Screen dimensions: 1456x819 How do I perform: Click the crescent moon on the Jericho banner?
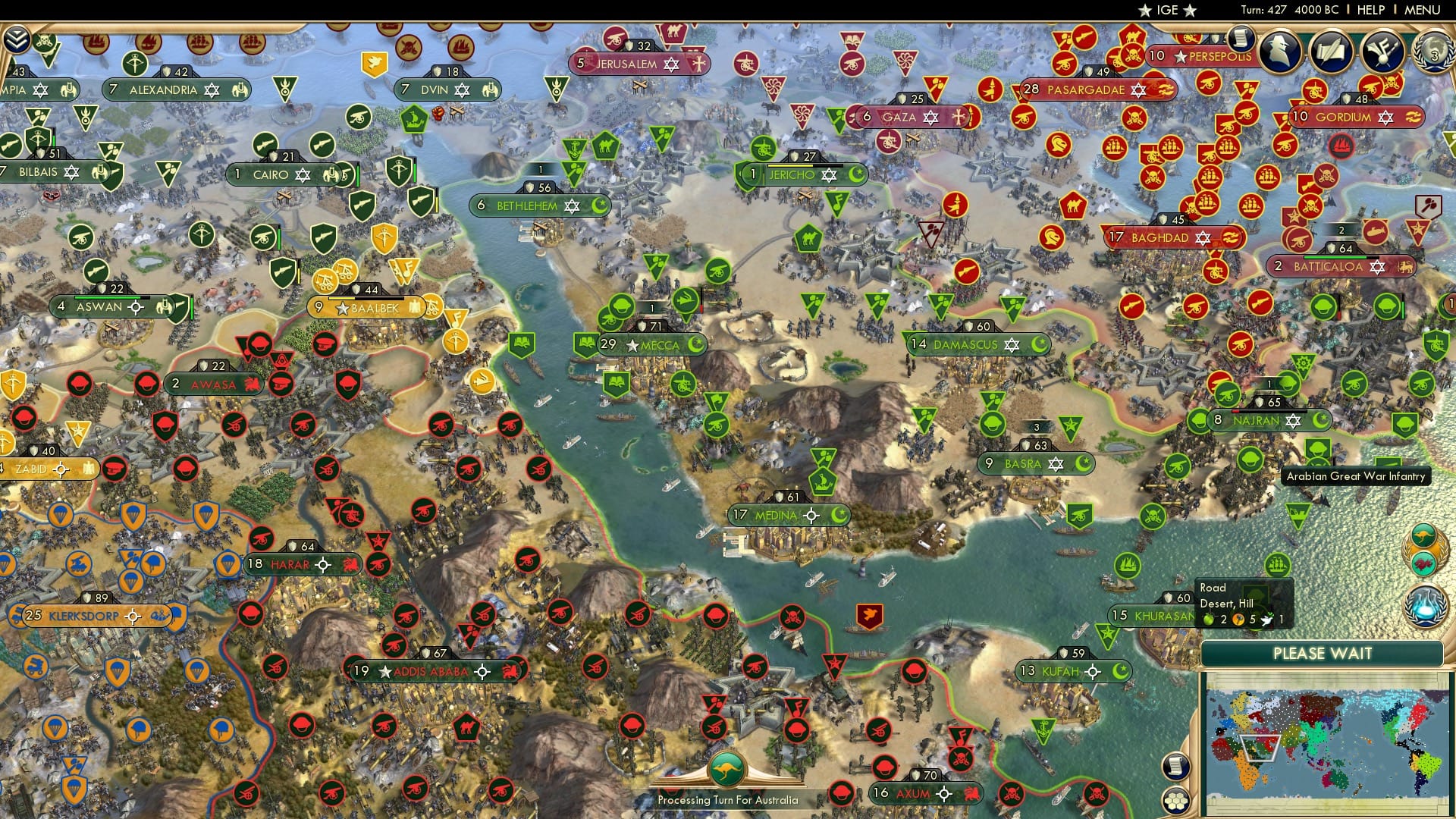(857, 174)
